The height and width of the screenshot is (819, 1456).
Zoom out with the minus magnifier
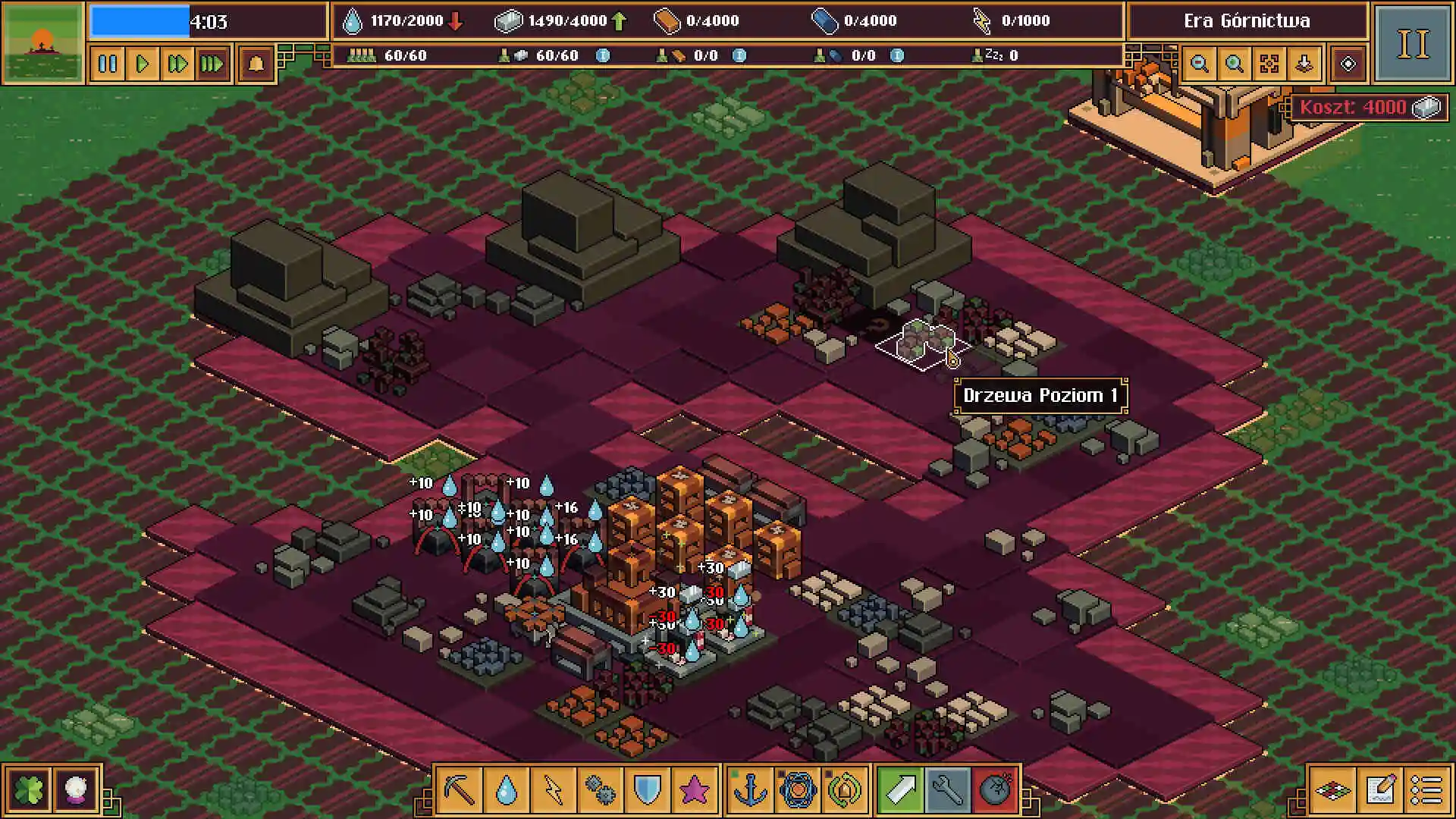[x=1200, y=64]
